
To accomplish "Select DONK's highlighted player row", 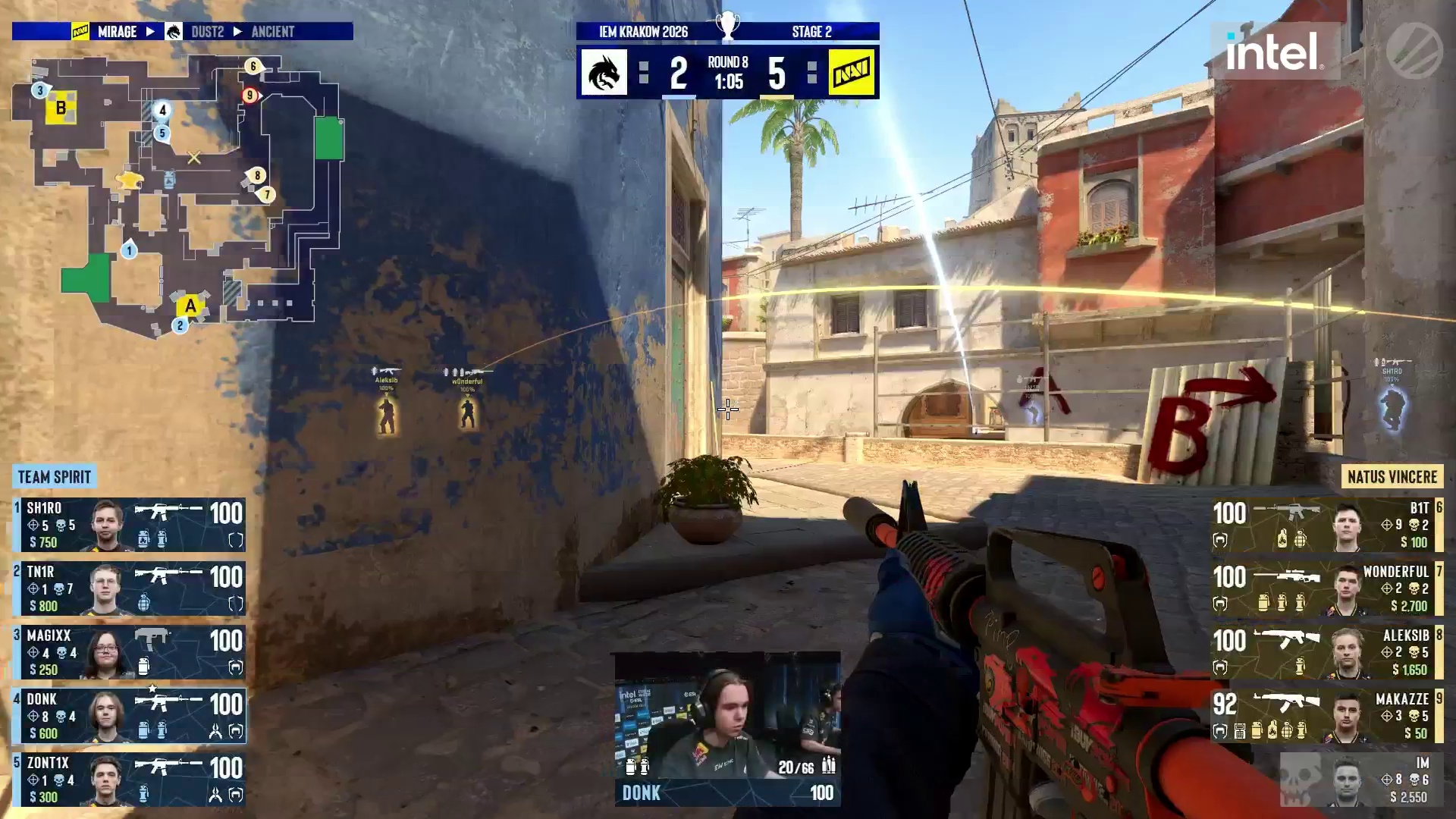I will [129, 716].
